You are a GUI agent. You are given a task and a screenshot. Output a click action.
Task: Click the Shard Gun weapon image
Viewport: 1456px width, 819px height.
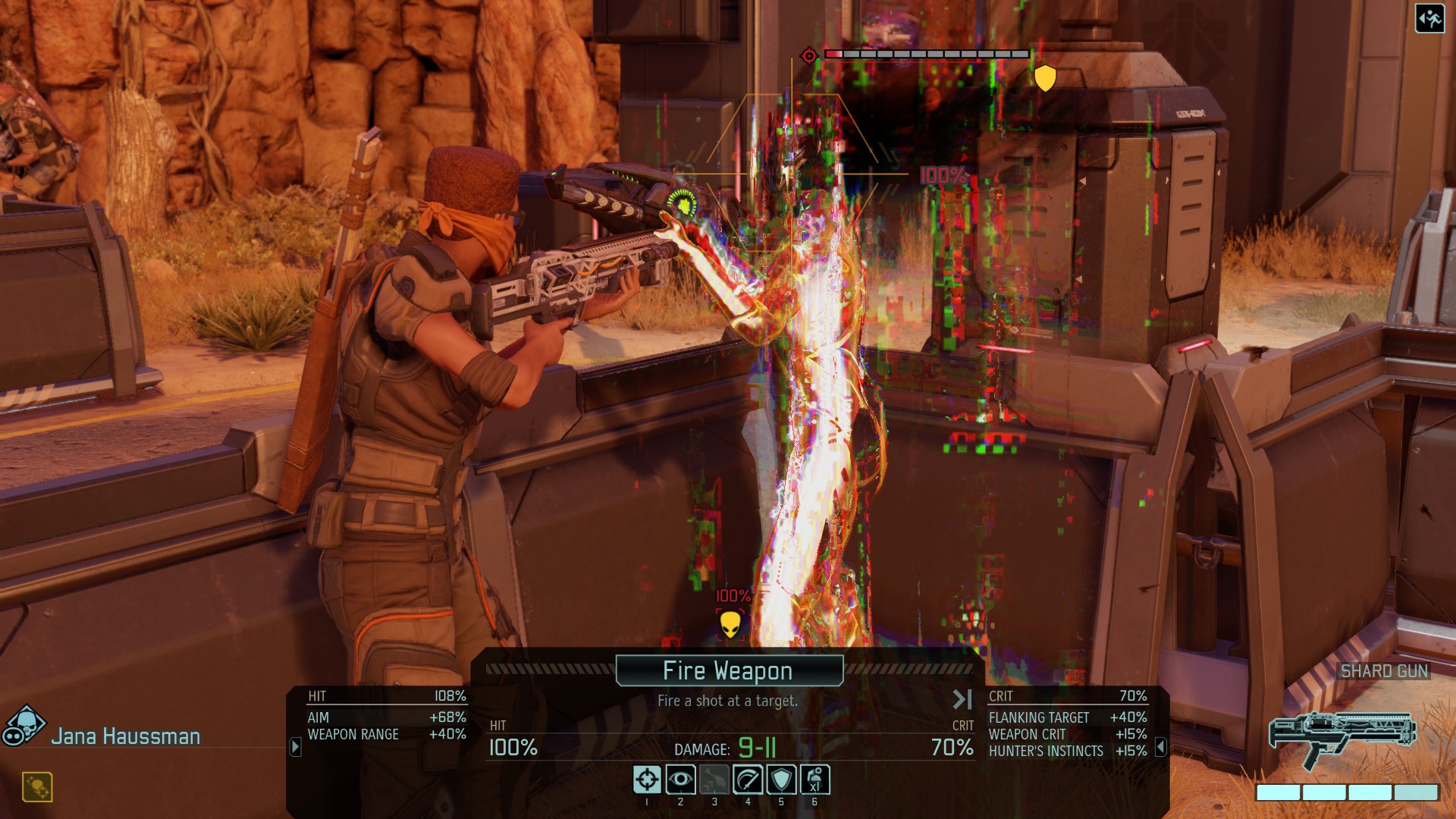1342,738
